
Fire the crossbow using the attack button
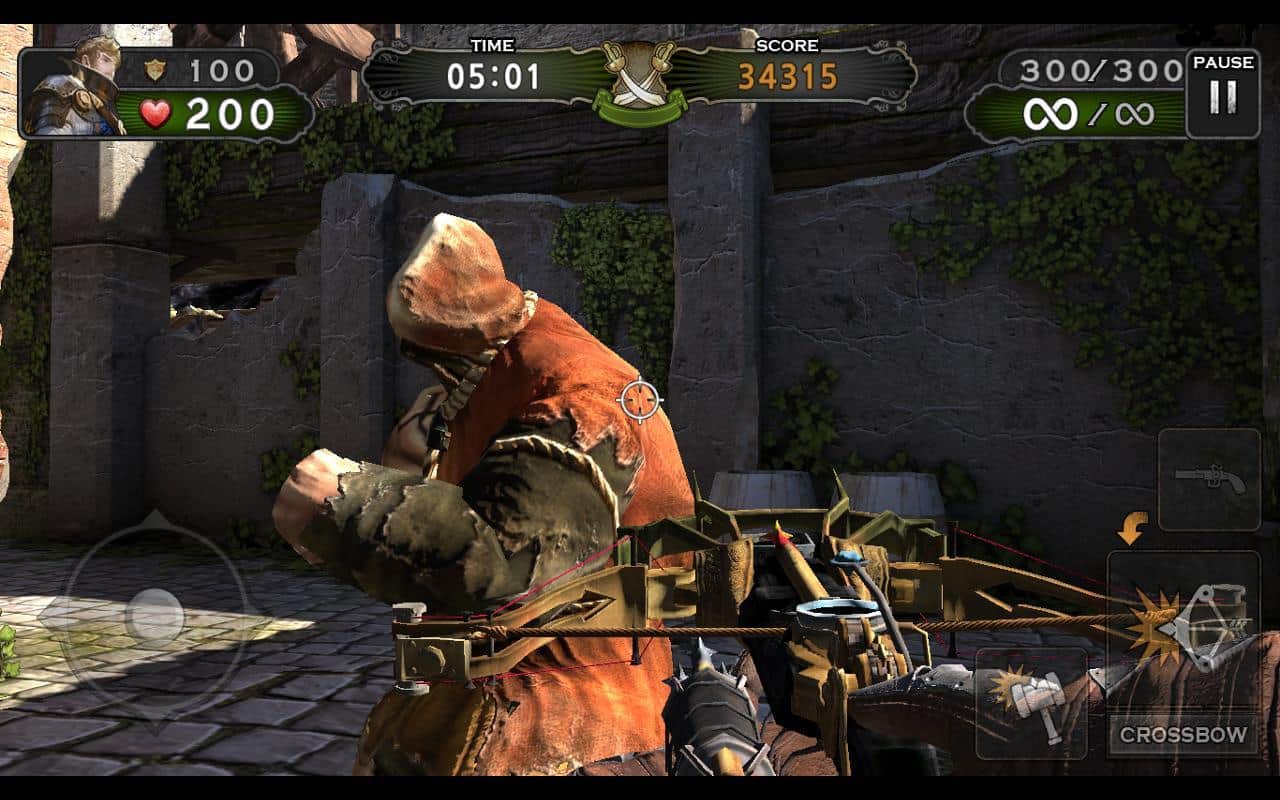point(1184,632)
